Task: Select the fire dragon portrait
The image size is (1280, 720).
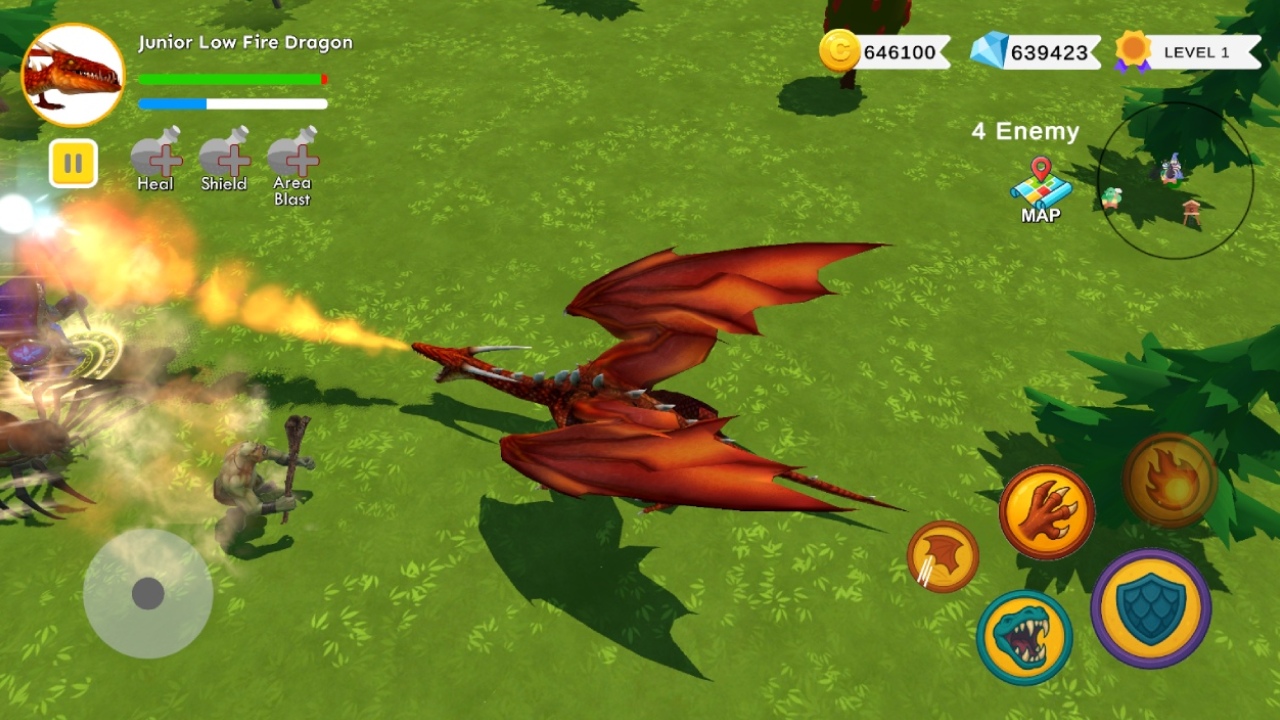Action: pos(73,75)
